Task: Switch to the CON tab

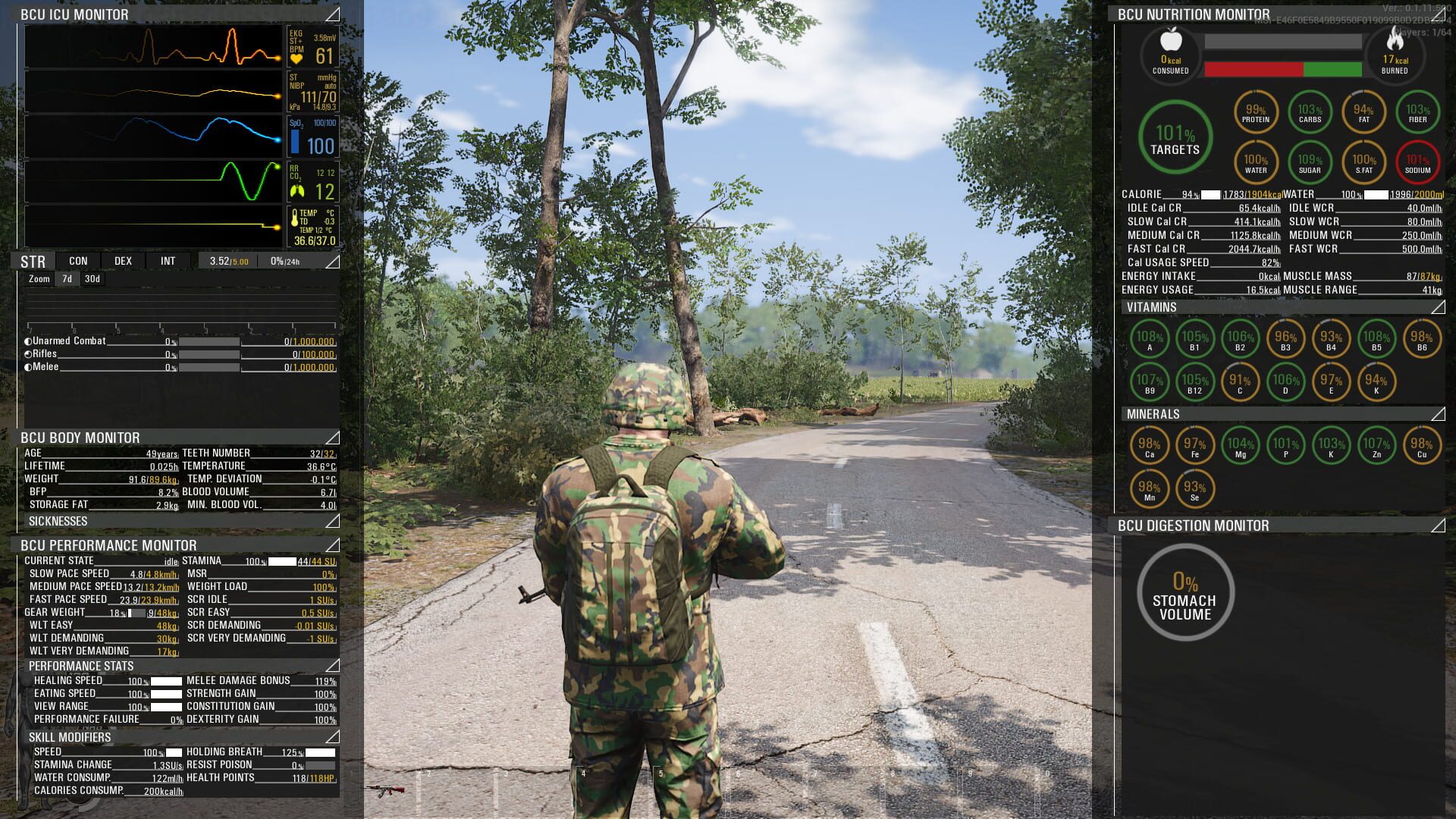Action: point(78,261)
